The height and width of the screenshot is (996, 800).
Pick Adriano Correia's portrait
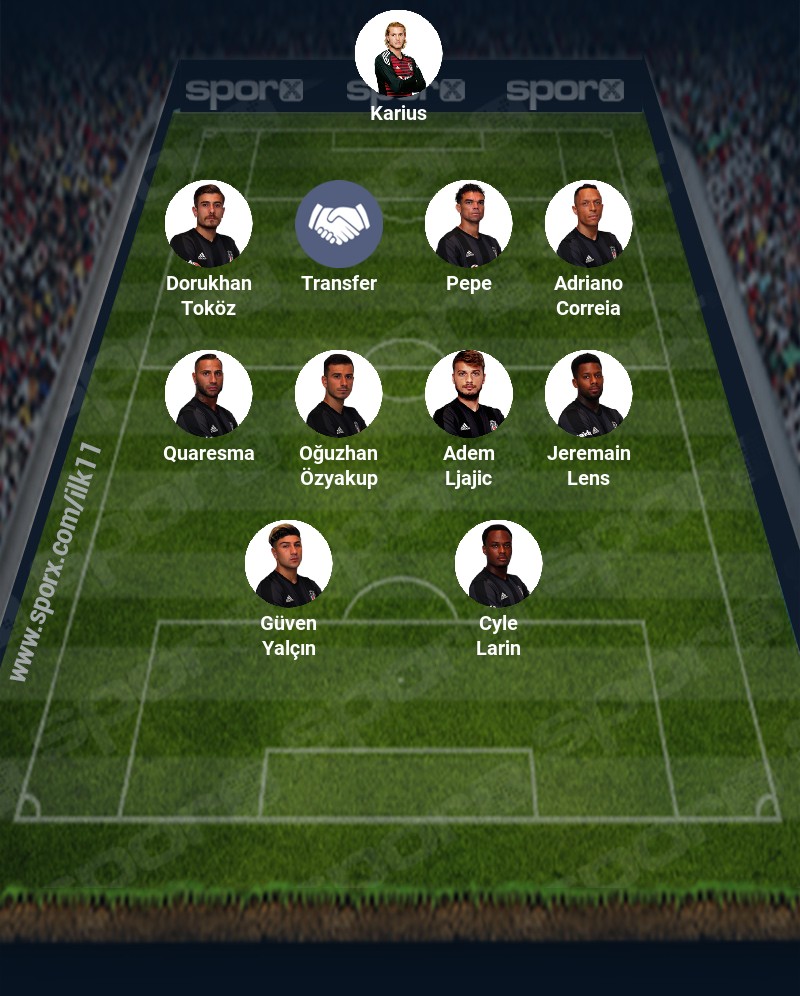click(x=588, y=224)
